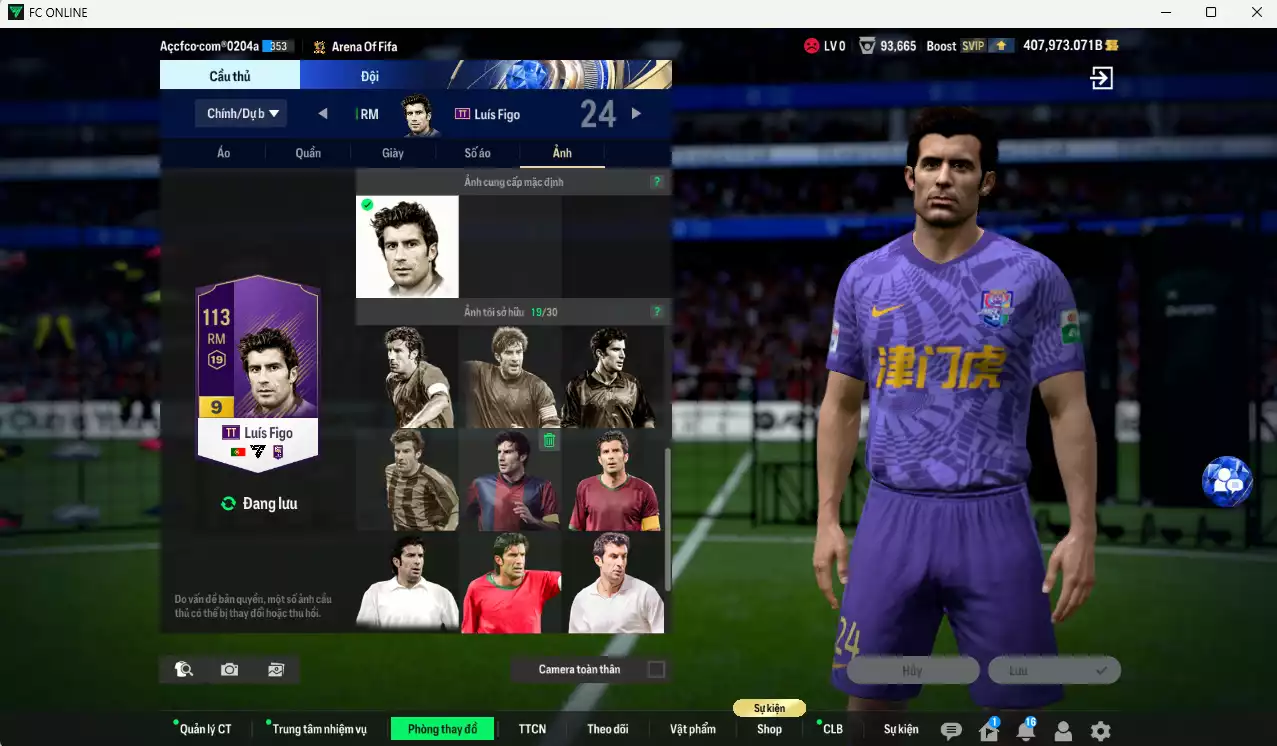The height and width of the screenshot is (746, 1277).
Task: Open the Chính/Dự bị dropdown
Action: pyautogui.click(x=241, y=113)
